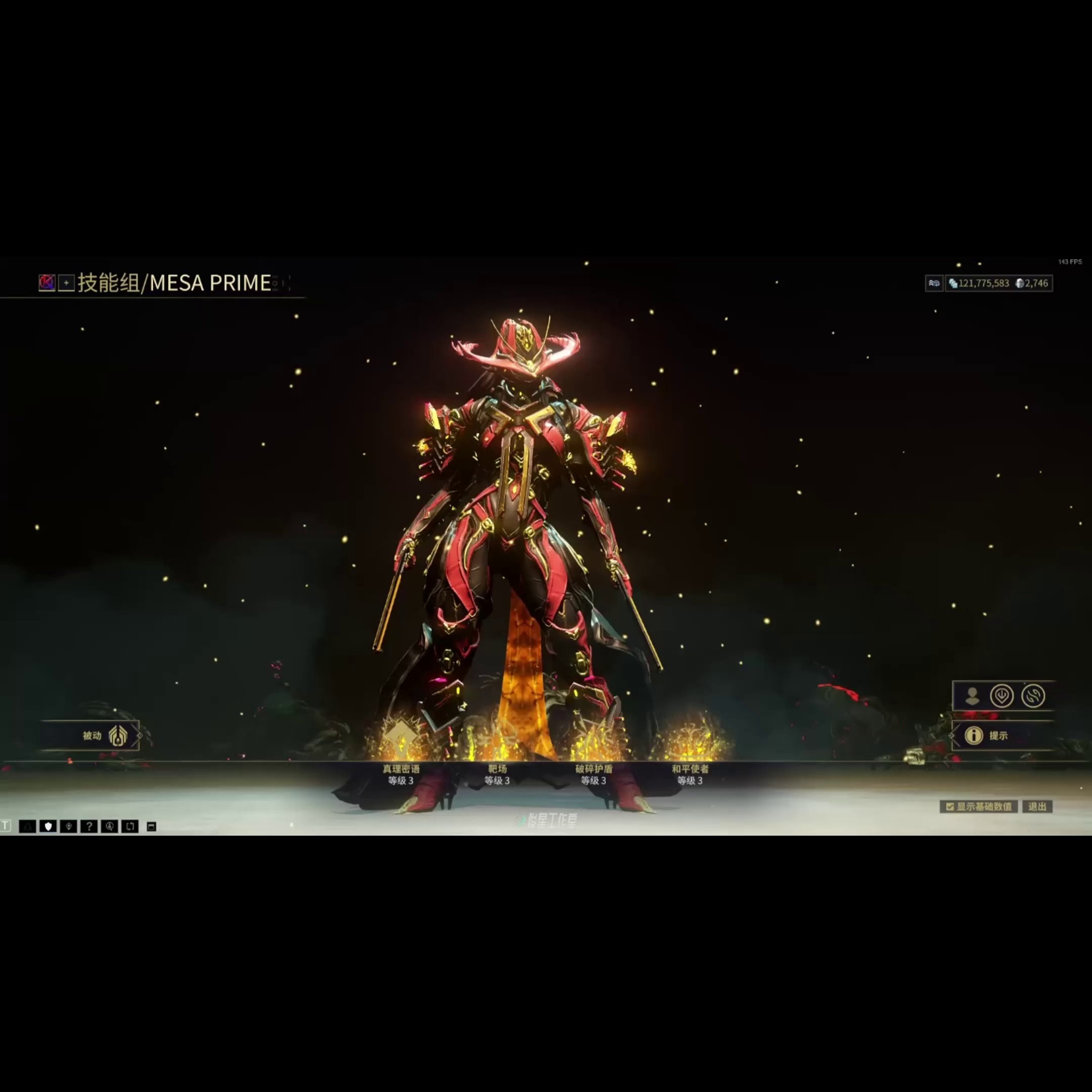Viewport: 1092px width, 1092px height.
Task: Click the 退出 exit button
Action: [x=1039, y=807]
